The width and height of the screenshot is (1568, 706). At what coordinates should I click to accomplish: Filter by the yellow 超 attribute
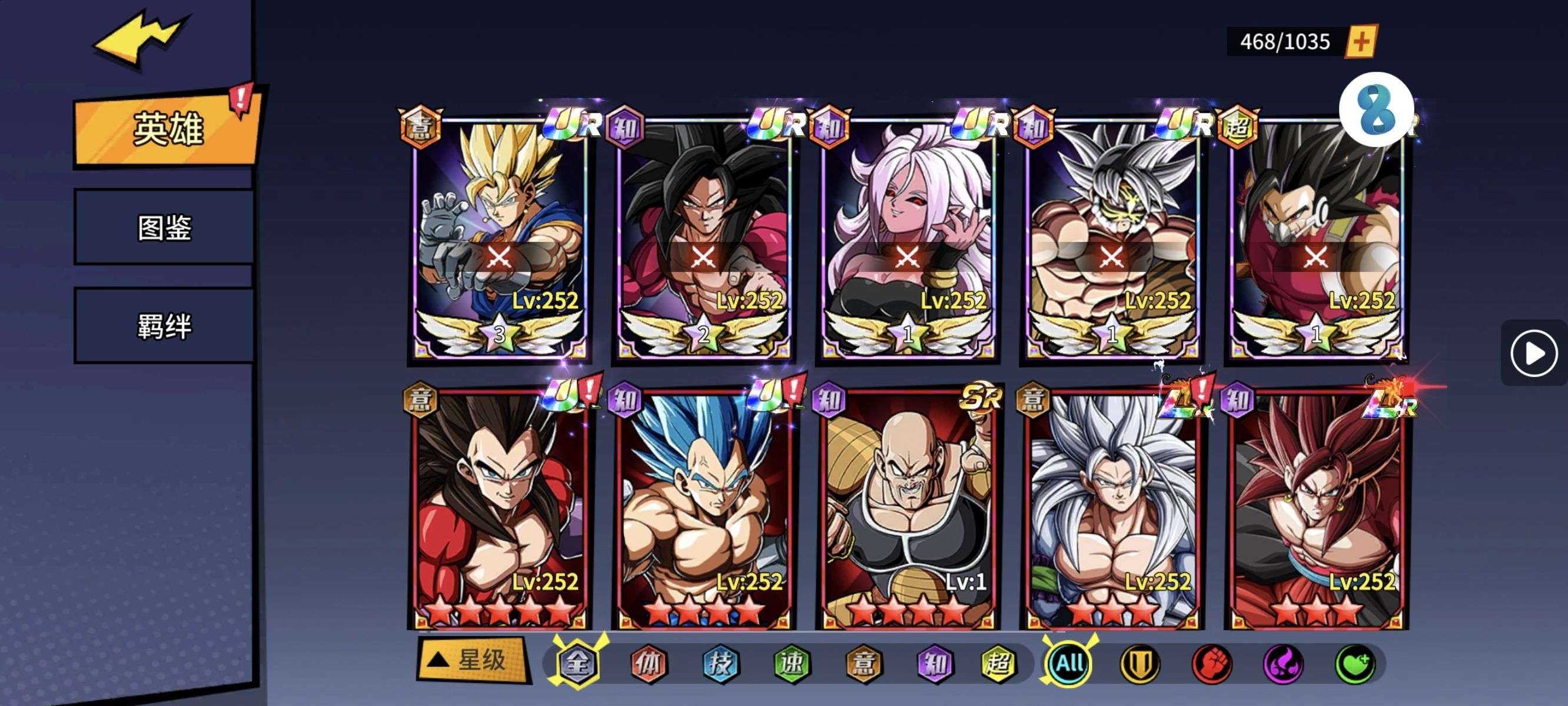[x=998, y=664]
